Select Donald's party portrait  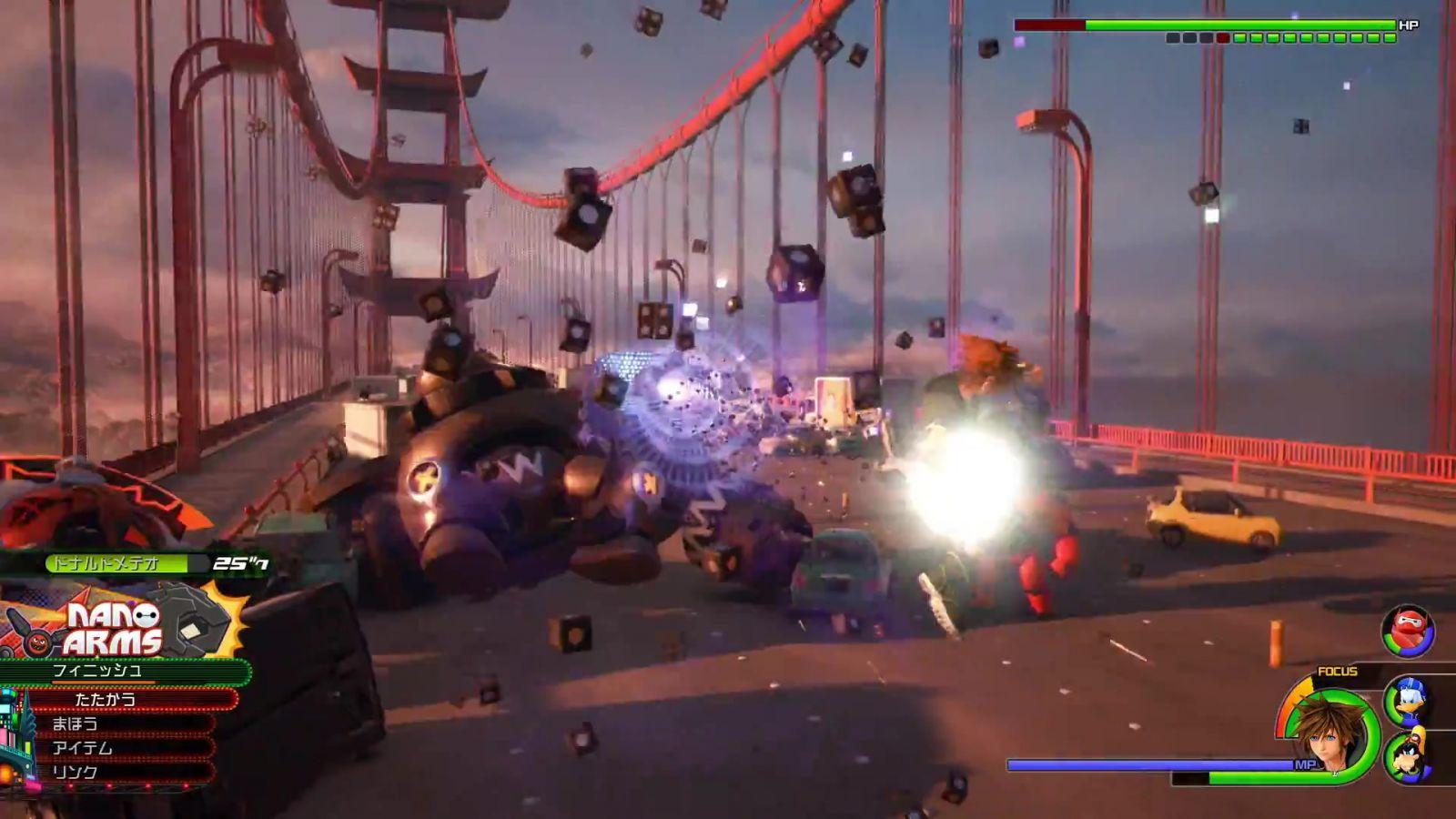coord(1408,701)
